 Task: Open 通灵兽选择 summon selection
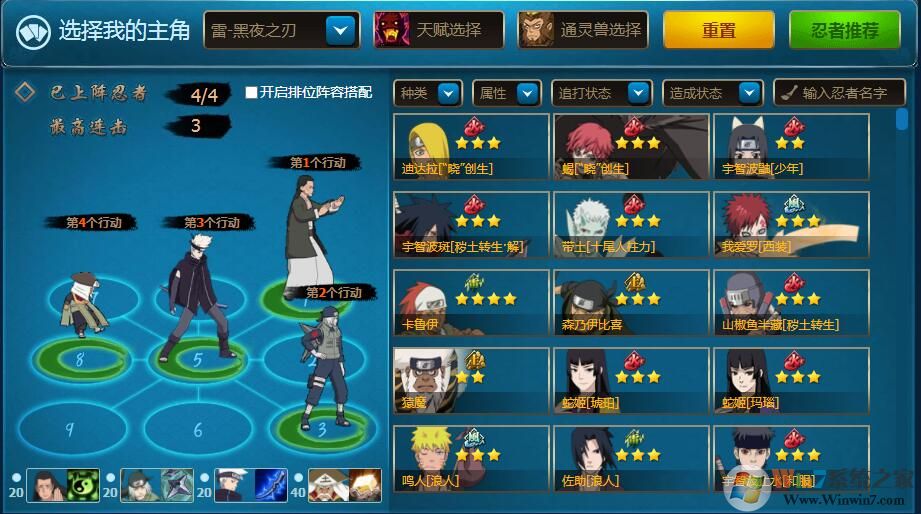[x=583, y=31]
